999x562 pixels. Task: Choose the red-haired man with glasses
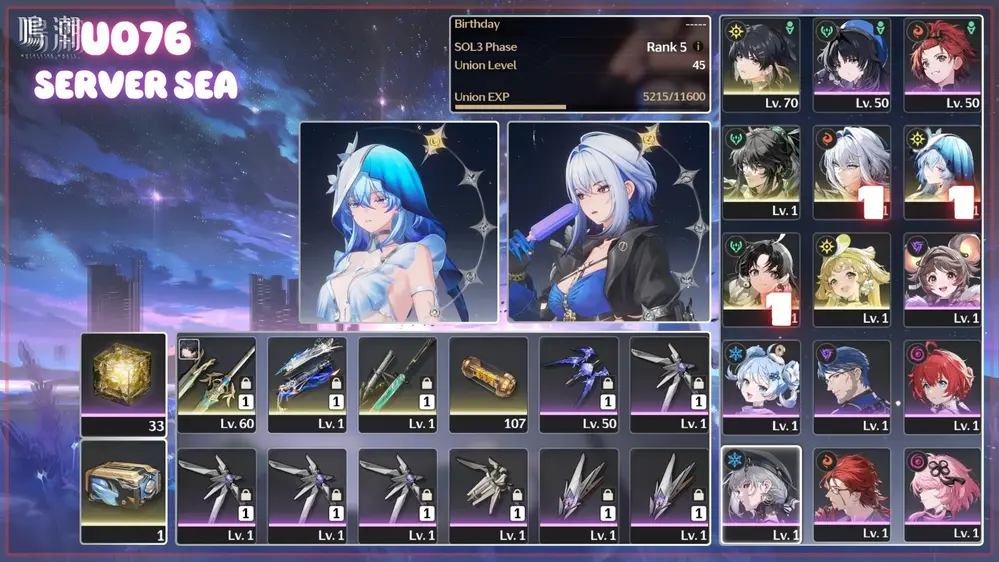pos(851,494)
